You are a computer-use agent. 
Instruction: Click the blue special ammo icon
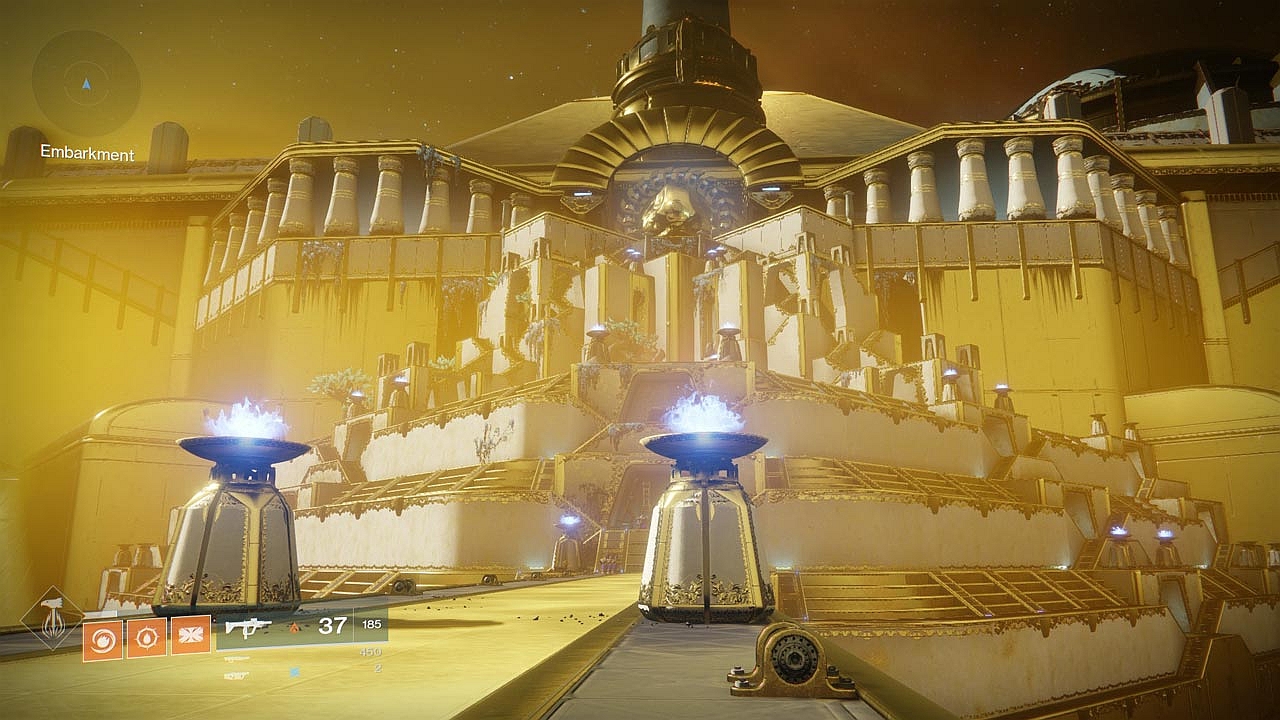[294, 669]
